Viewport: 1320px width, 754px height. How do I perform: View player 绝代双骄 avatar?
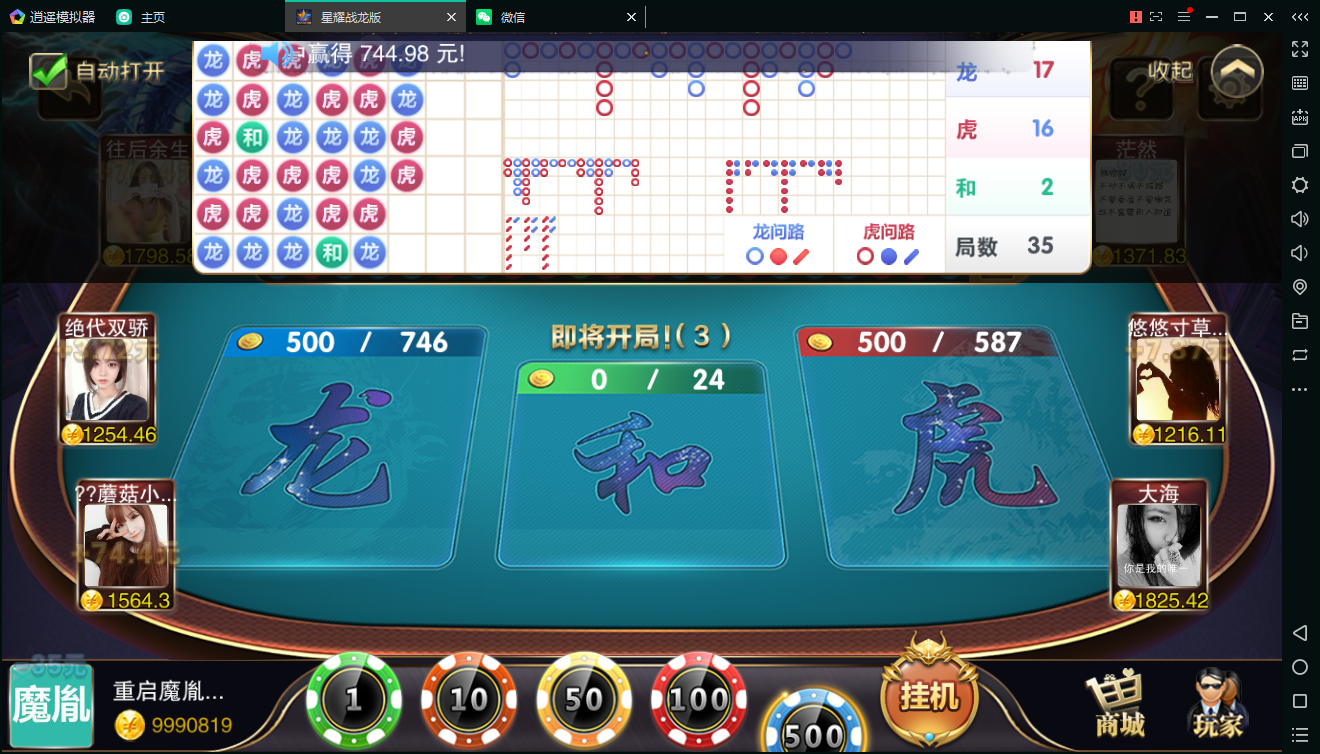pyautogui.click(x=106, y=379)
